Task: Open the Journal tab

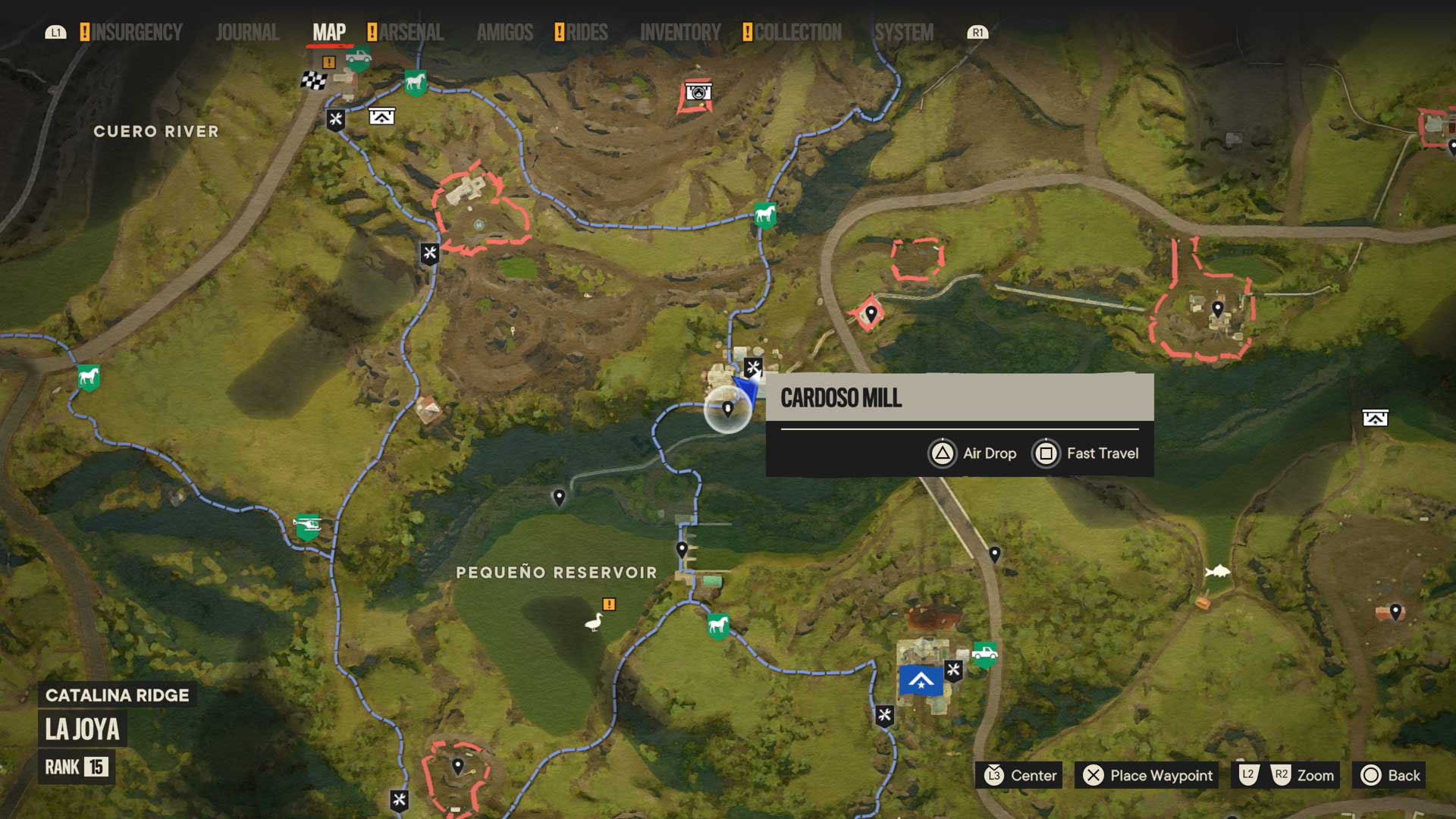Action: point(247,33)
